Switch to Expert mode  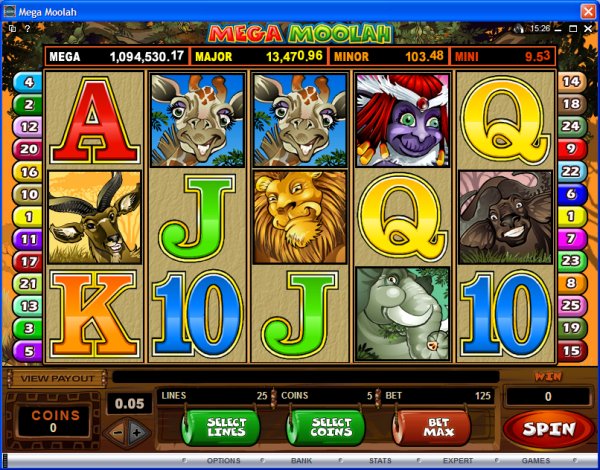(x=458, y=461)
